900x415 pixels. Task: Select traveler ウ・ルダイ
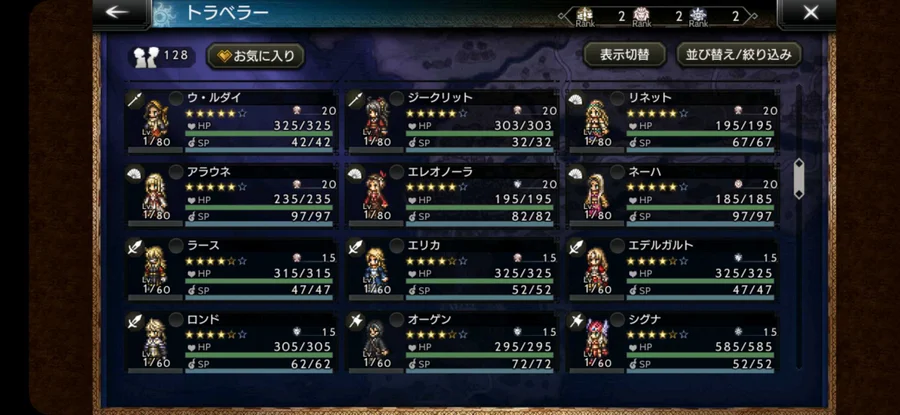(233, 120)
